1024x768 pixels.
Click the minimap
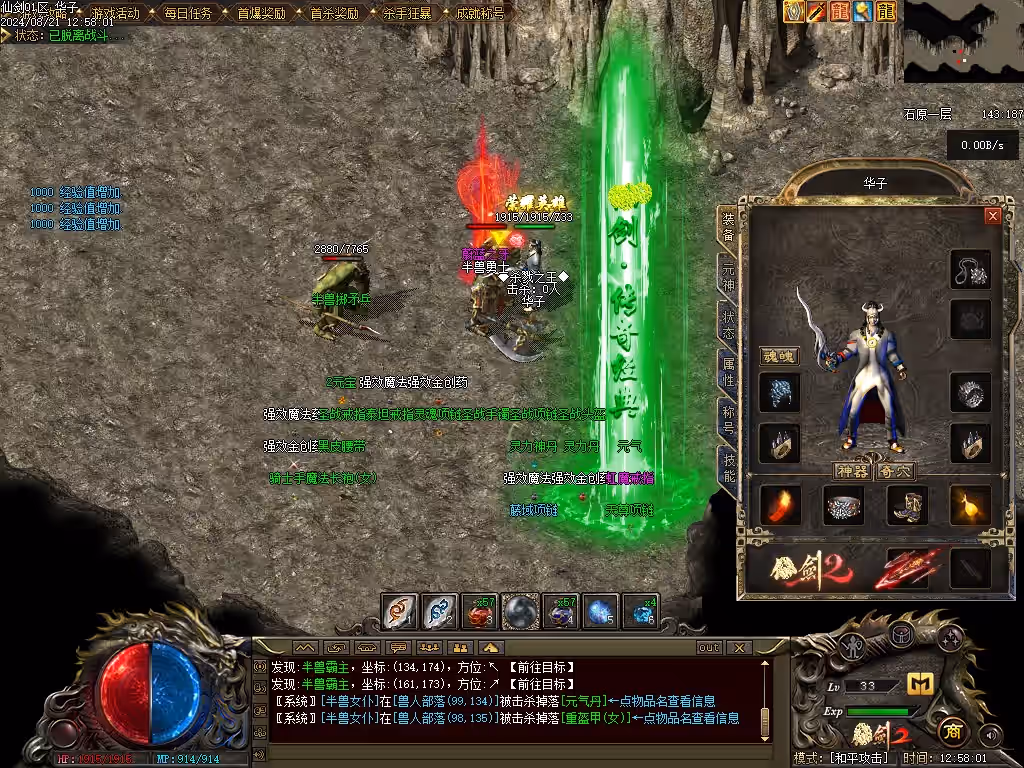click(x=962, y=41)
